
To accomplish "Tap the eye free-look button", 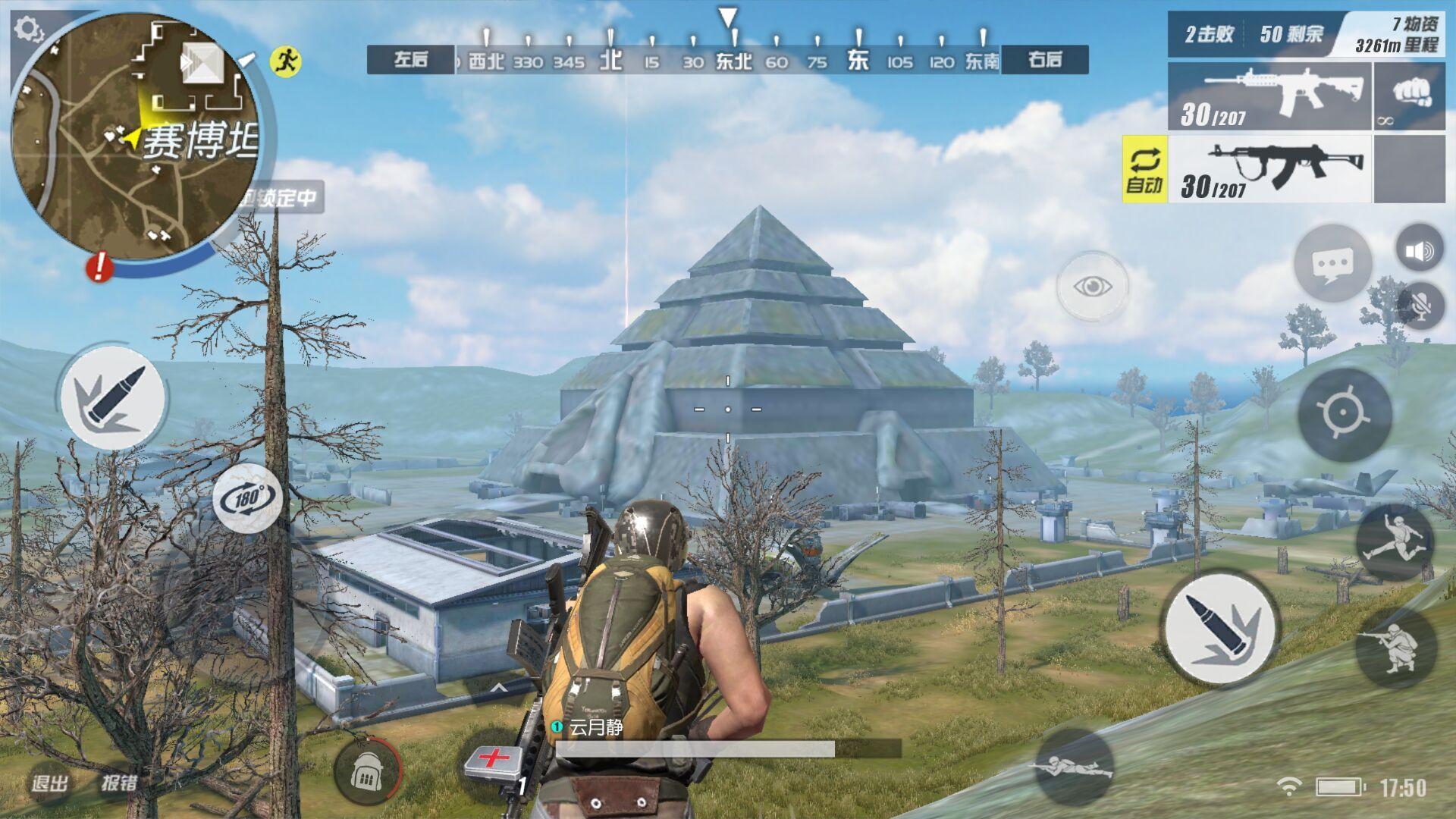I will (x=1092, y=287).
